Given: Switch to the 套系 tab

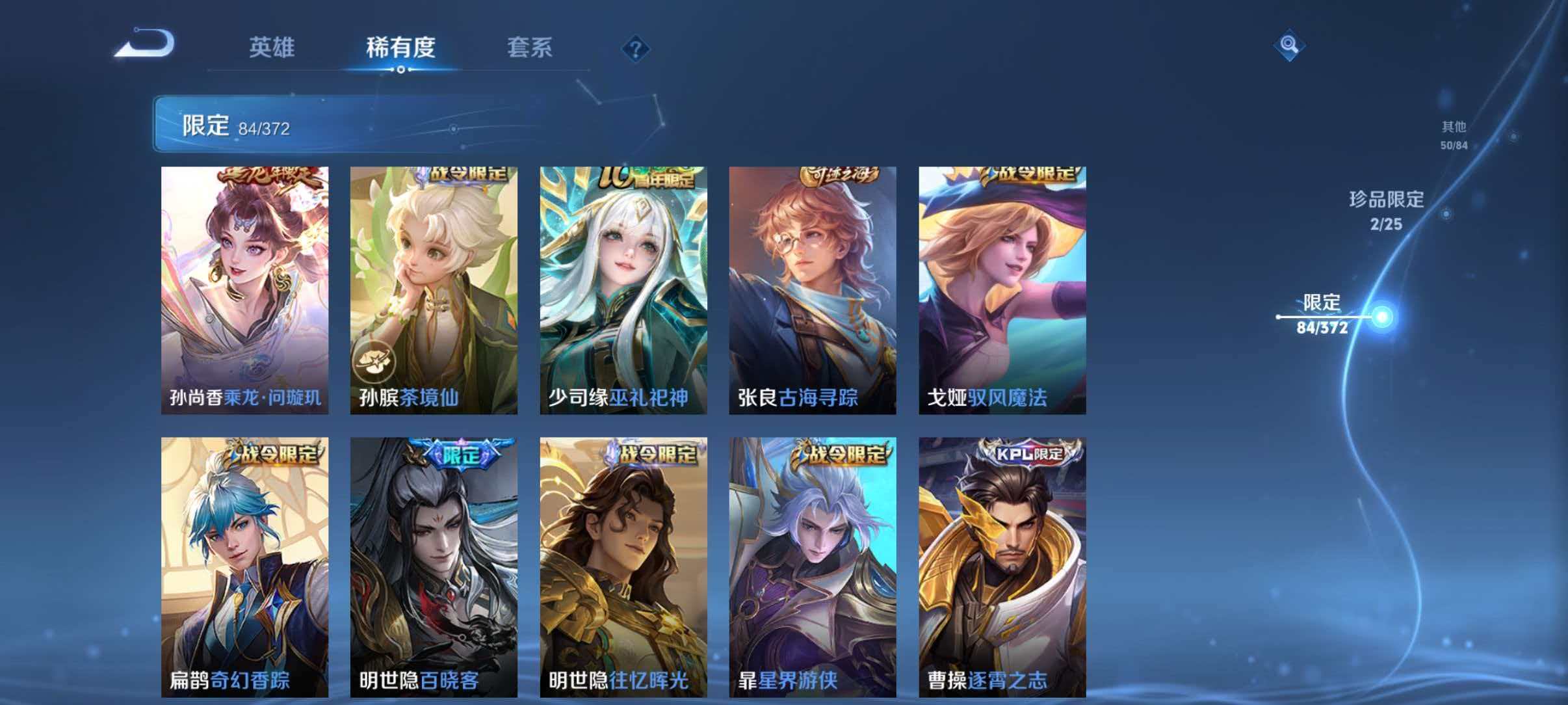Looking at the screenshot, I should [x=530, y=47].
